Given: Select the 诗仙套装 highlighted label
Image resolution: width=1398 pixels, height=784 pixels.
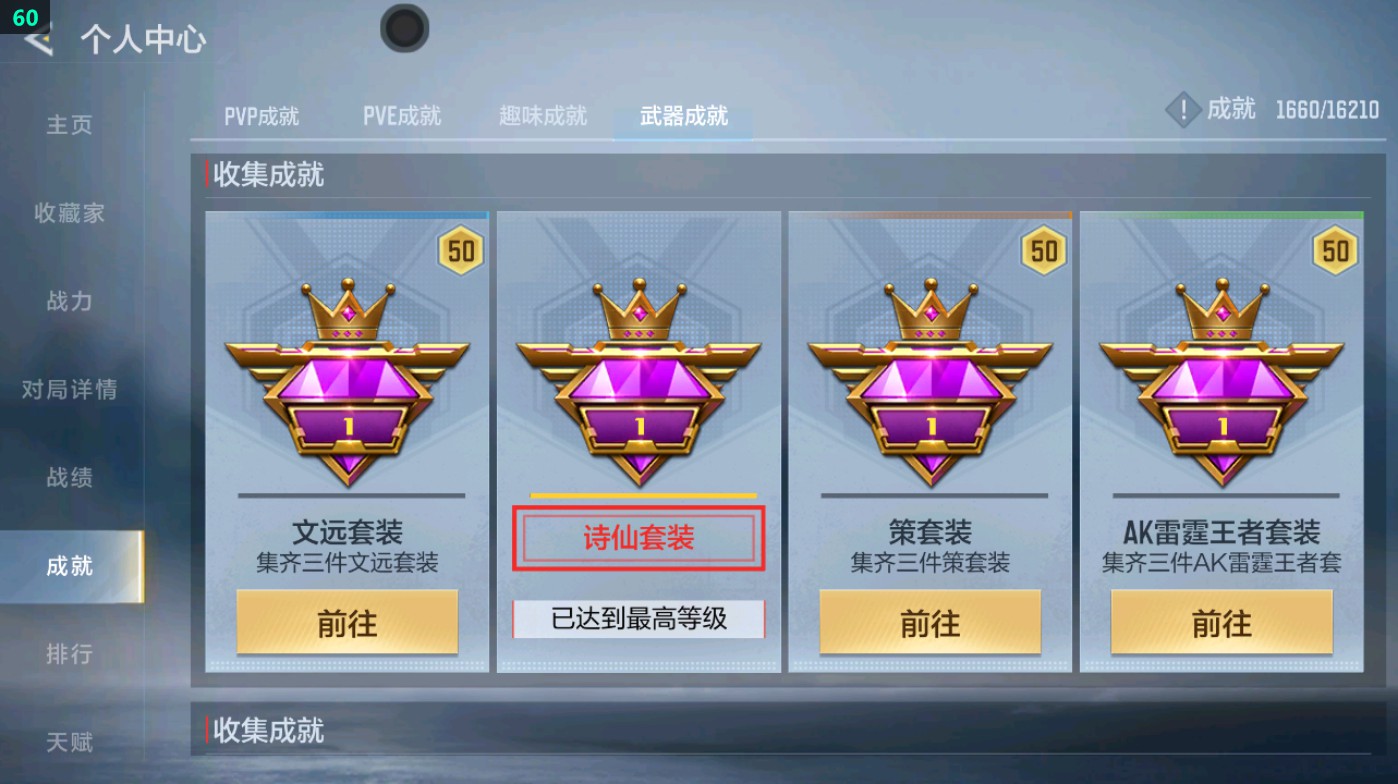Looking at the screenshot, I should tap(638, 537).
